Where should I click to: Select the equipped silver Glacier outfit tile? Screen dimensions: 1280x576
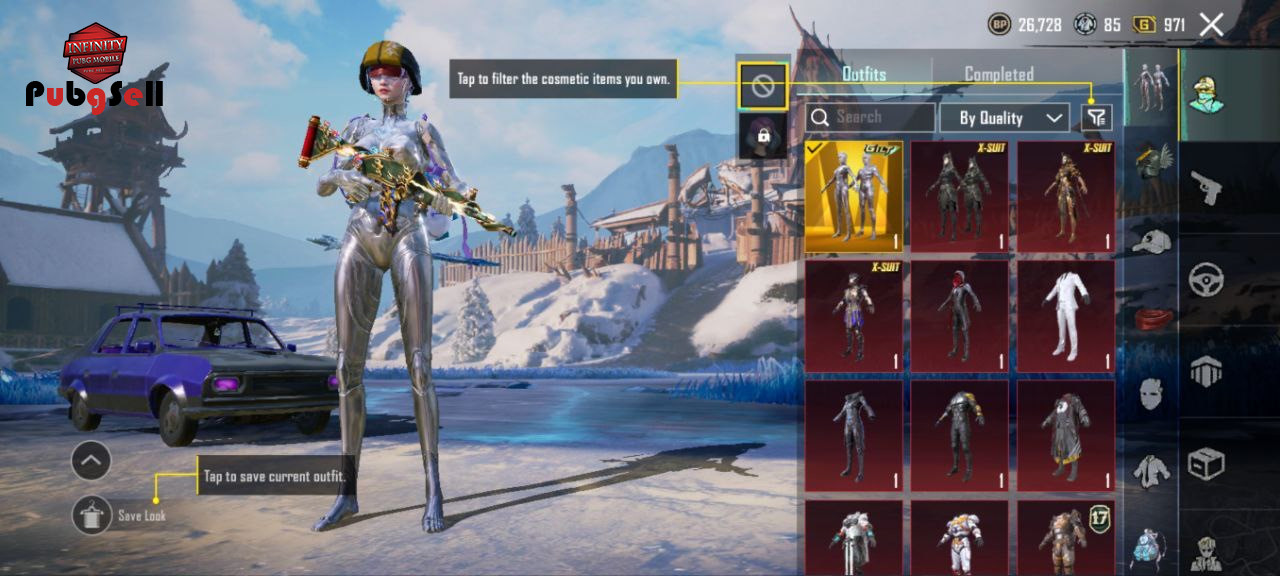click(x=854, y=196)
